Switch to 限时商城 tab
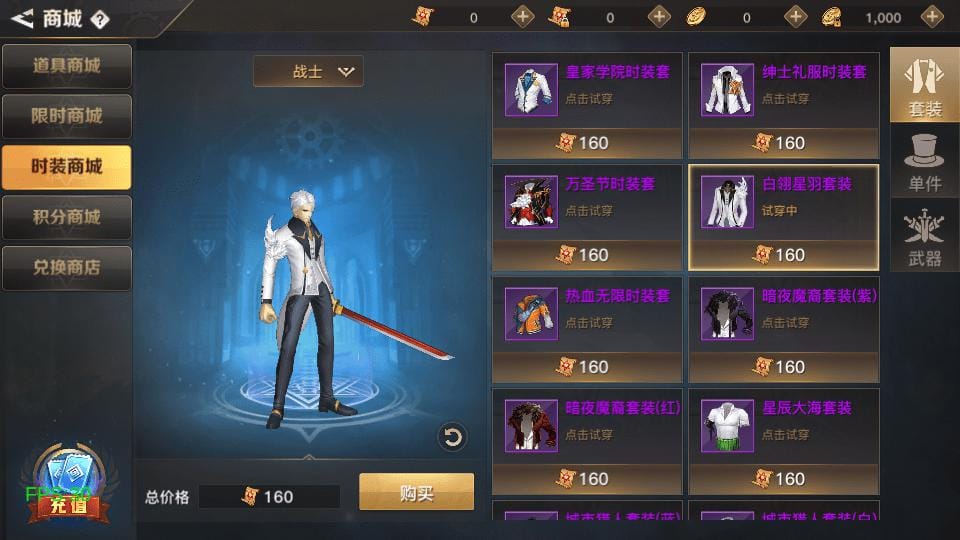Viewport: 960px width, 540px height. 67,116
